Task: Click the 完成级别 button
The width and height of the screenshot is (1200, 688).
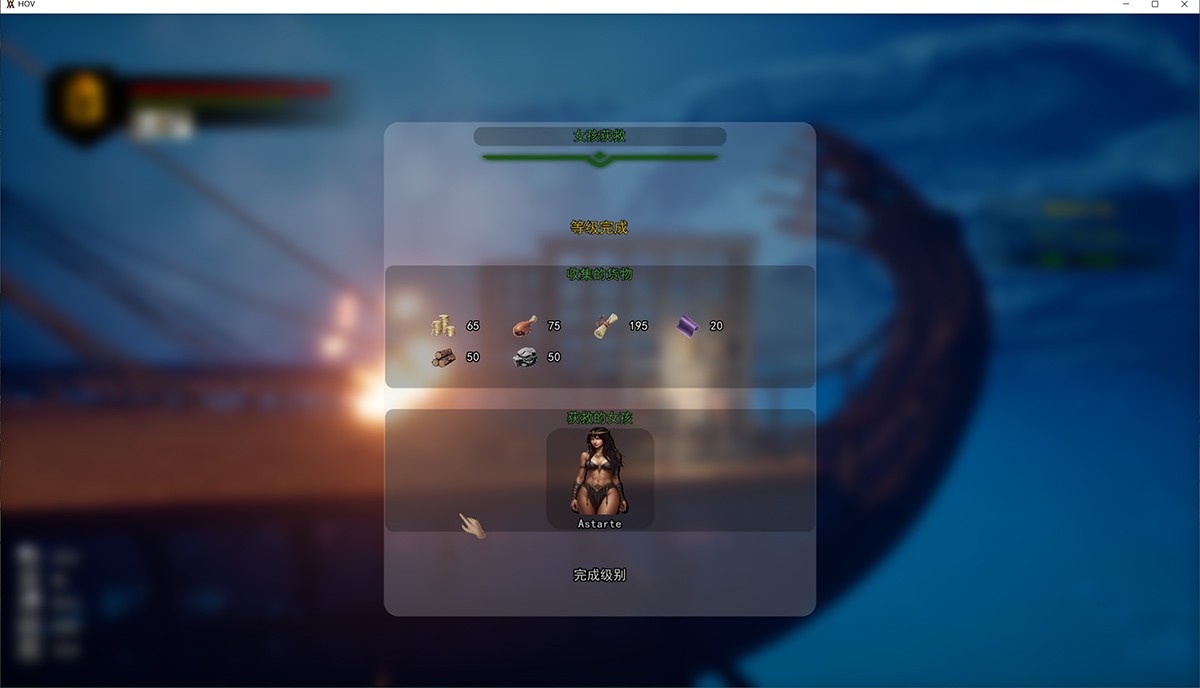Action: tap(600, 575)
